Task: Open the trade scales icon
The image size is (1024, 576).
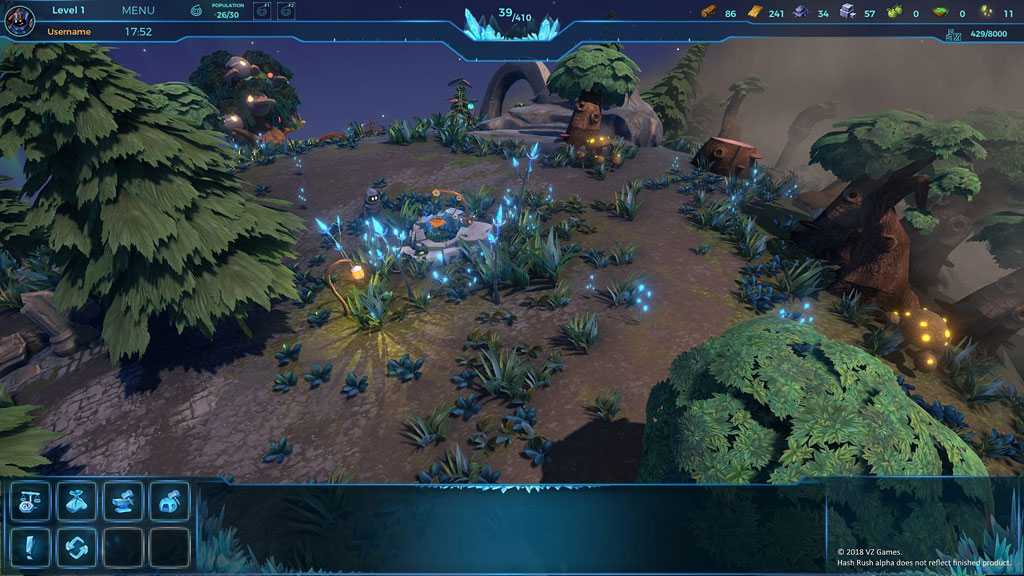Action: point(30,501)
